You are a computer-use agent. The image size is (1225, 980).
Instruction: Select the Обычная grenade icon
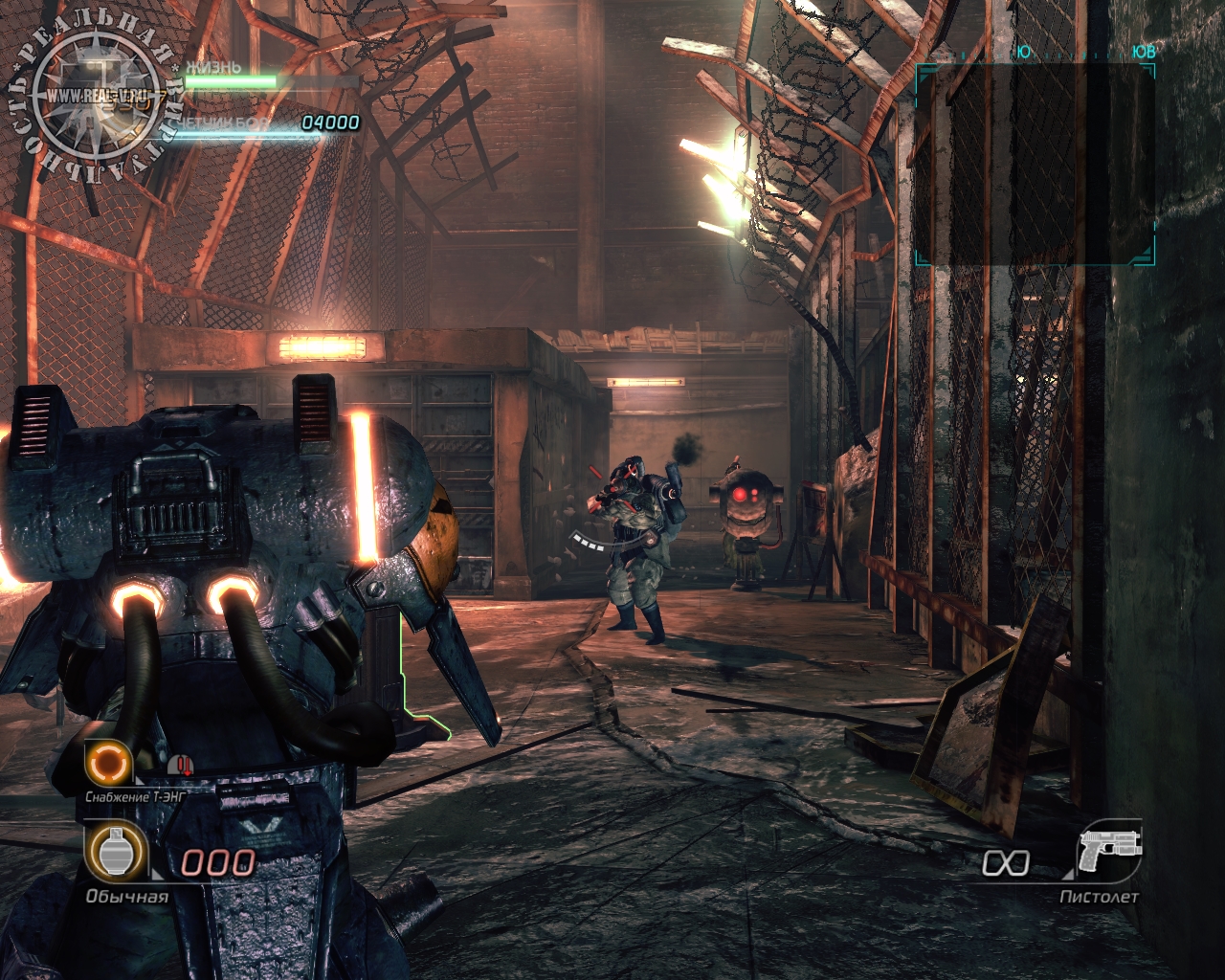(116, 853)
